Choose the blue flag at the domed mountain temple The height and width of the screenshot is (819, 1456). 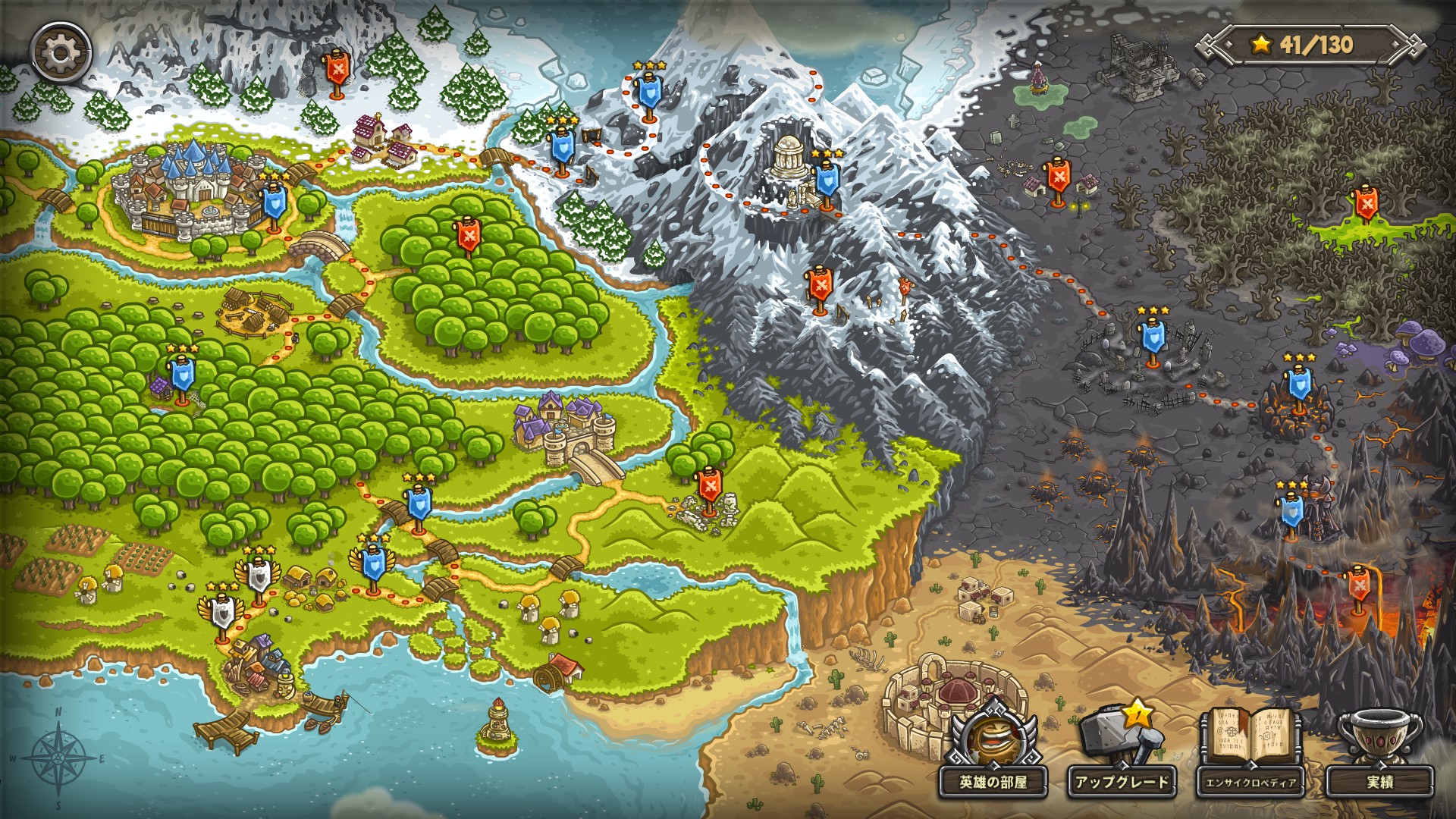click(x=826, y=180)
